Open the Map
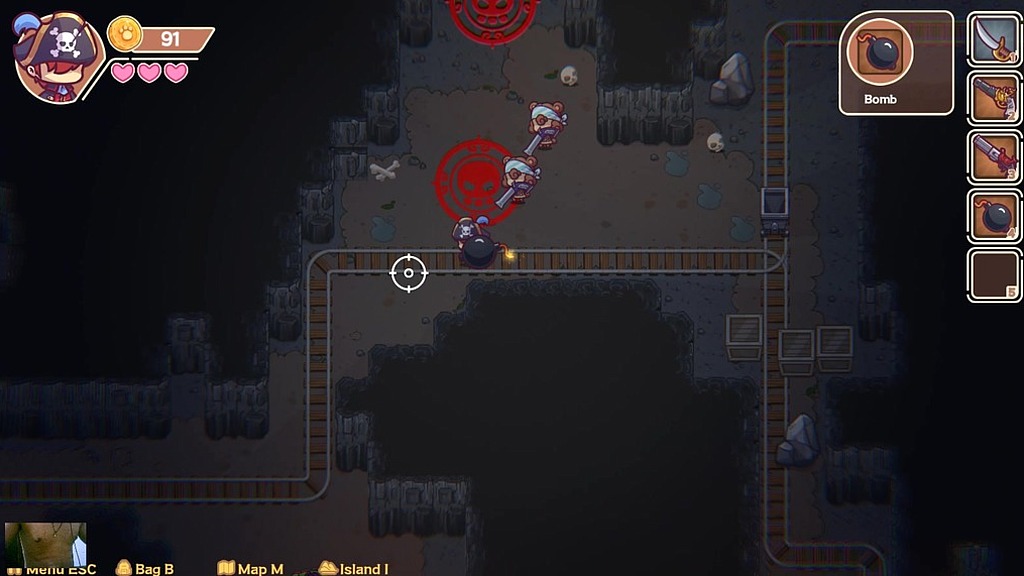This screenshot has height=576, width=1024. point(250,569)
